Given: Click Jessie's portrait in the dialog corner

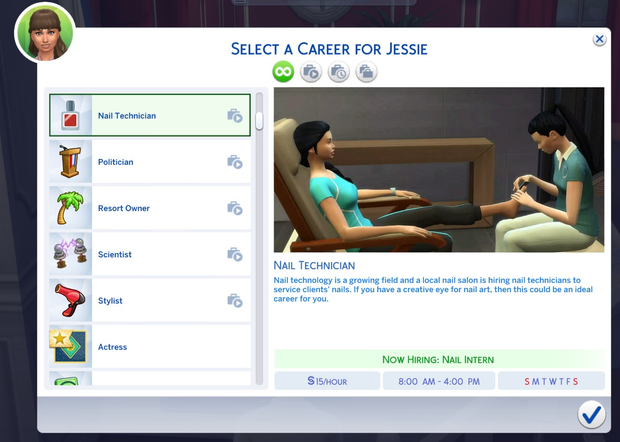Looking at the screenshot, I should (44, 33).
